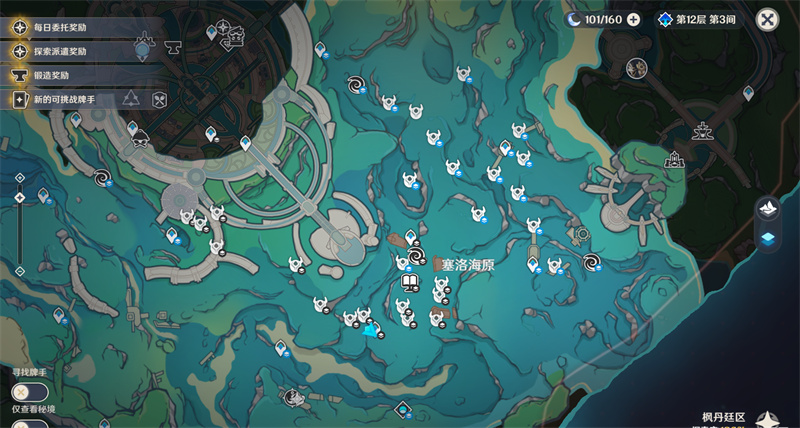Add Original Resin with the plus button
800x428 pixels.
click(633, 19)
